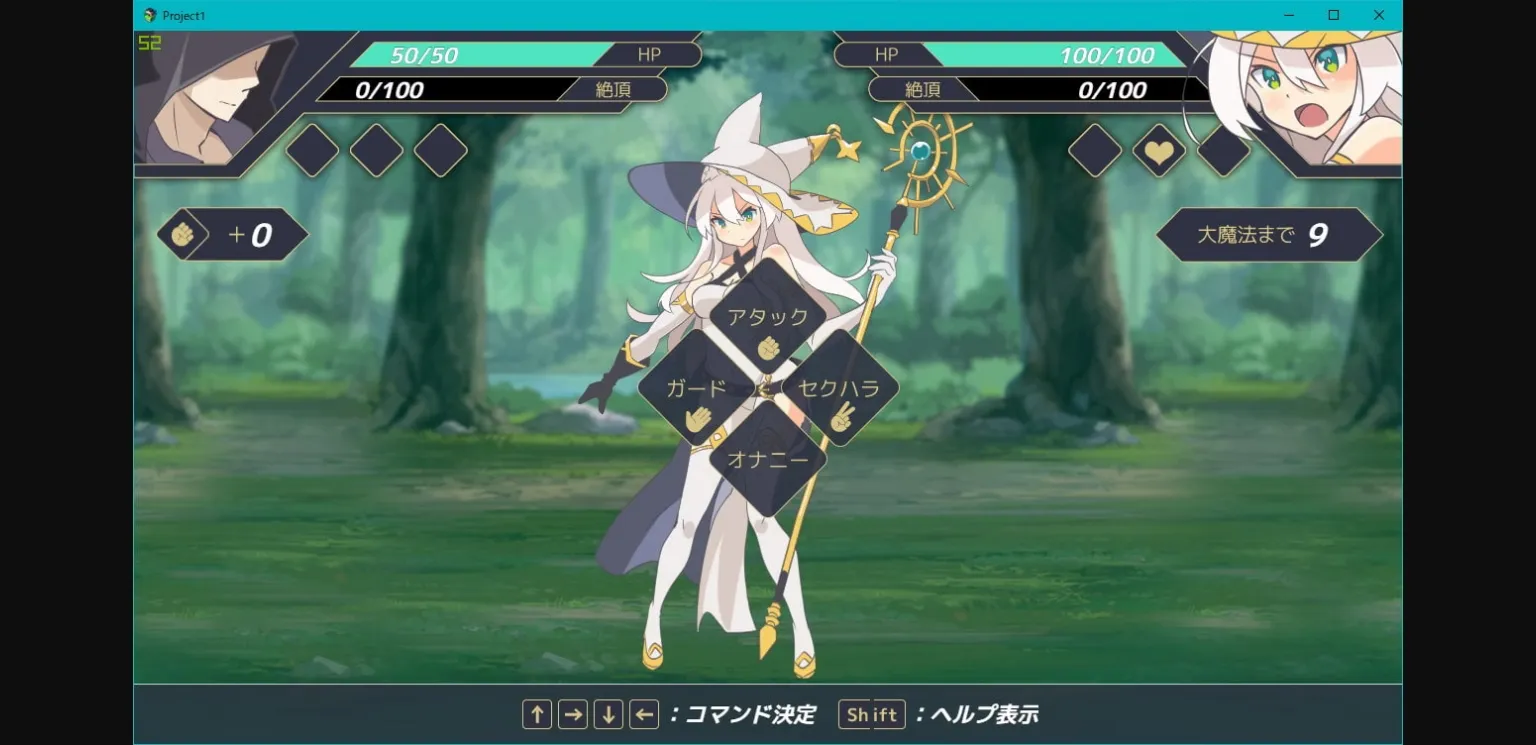This screenshot has height=745, width=1536.
Task: Click the Shift help key button
Action: click(x=871, y=714)
